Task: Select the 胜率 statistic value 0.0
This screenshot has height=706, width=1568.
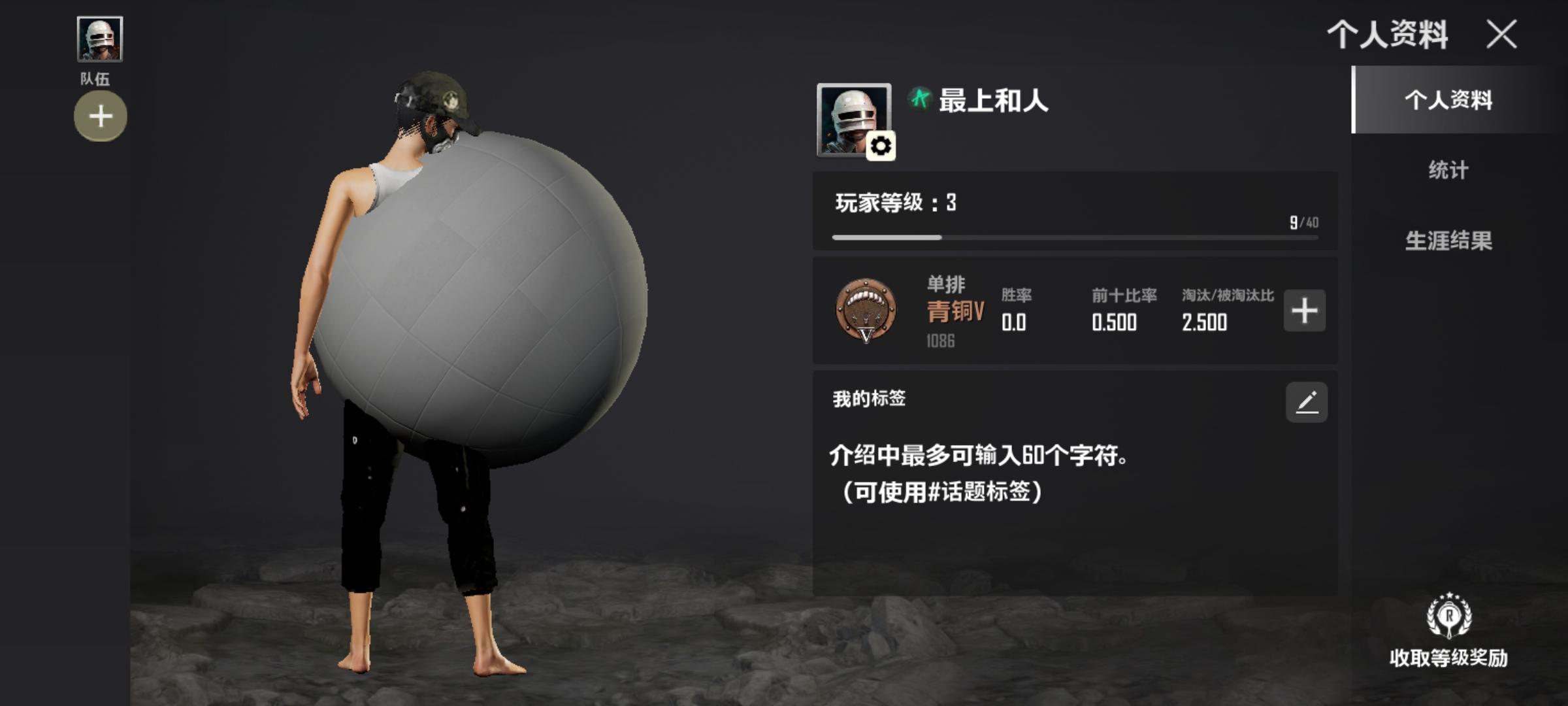Action: tap(1014, 323)
